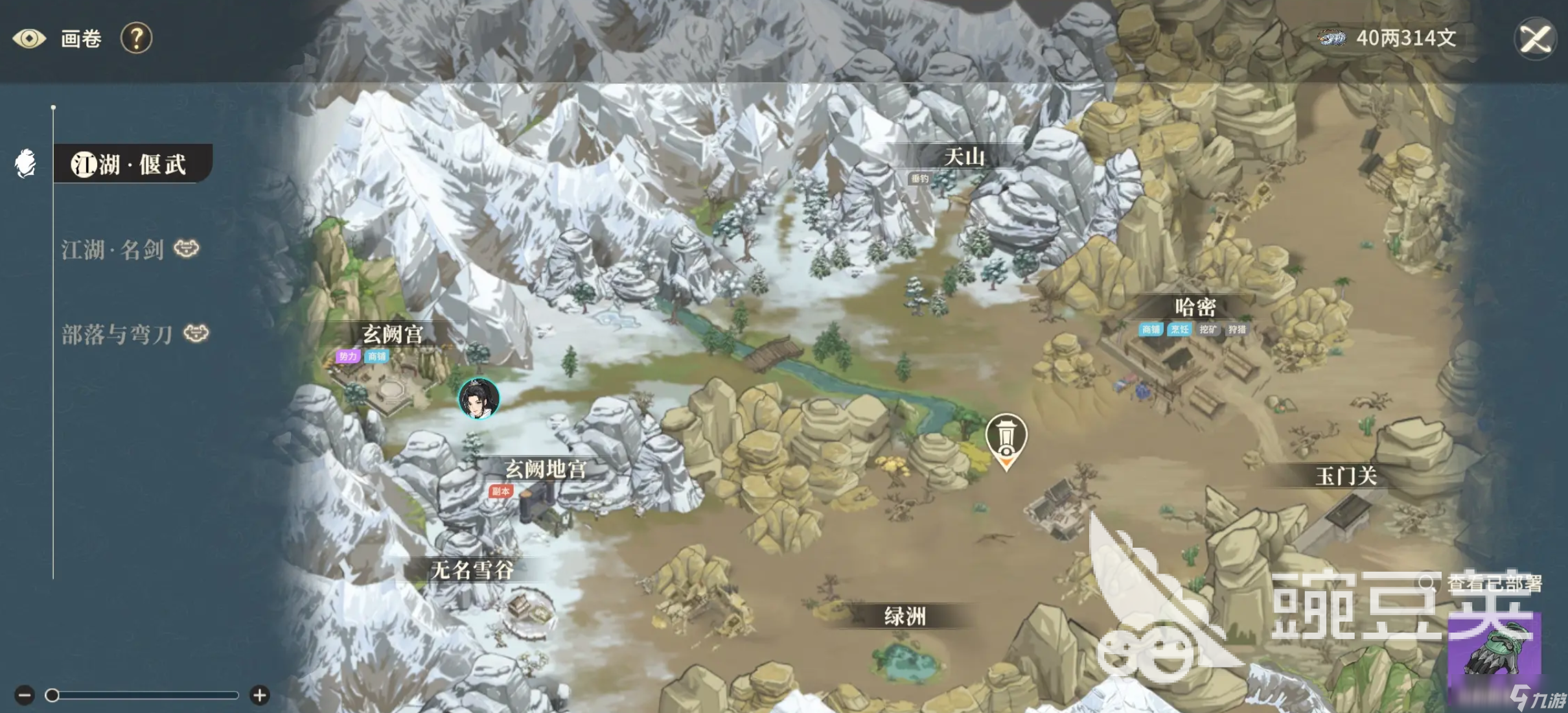Click the silver currency icon
The image size is (1568, 713).
(1332, 38)
